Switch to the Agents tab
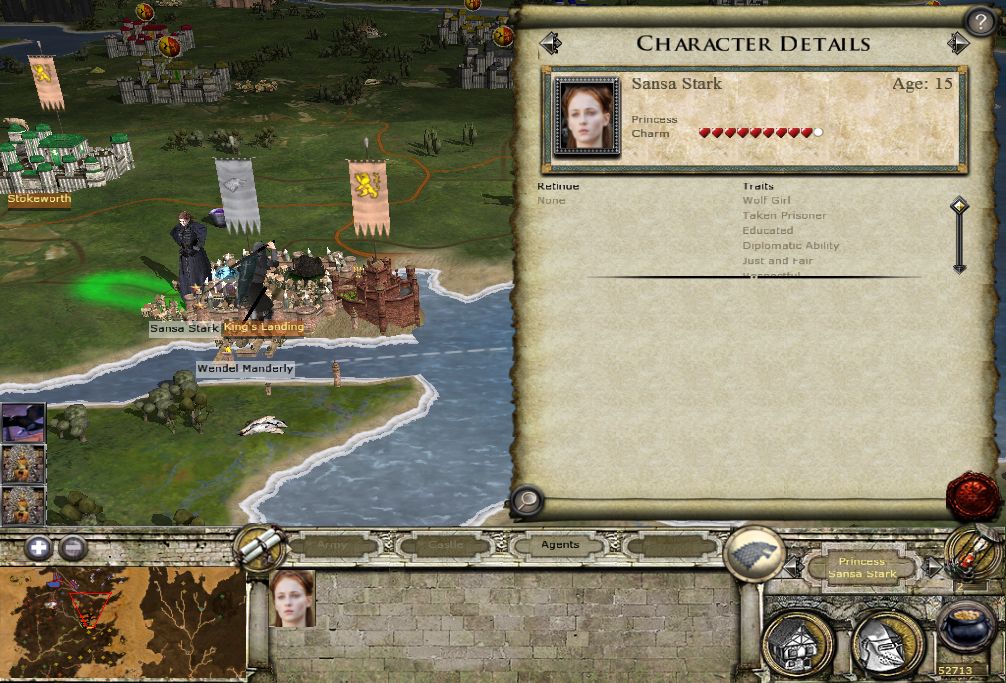The width and height of the screenshot is (1006, 683). click(560, 545)
